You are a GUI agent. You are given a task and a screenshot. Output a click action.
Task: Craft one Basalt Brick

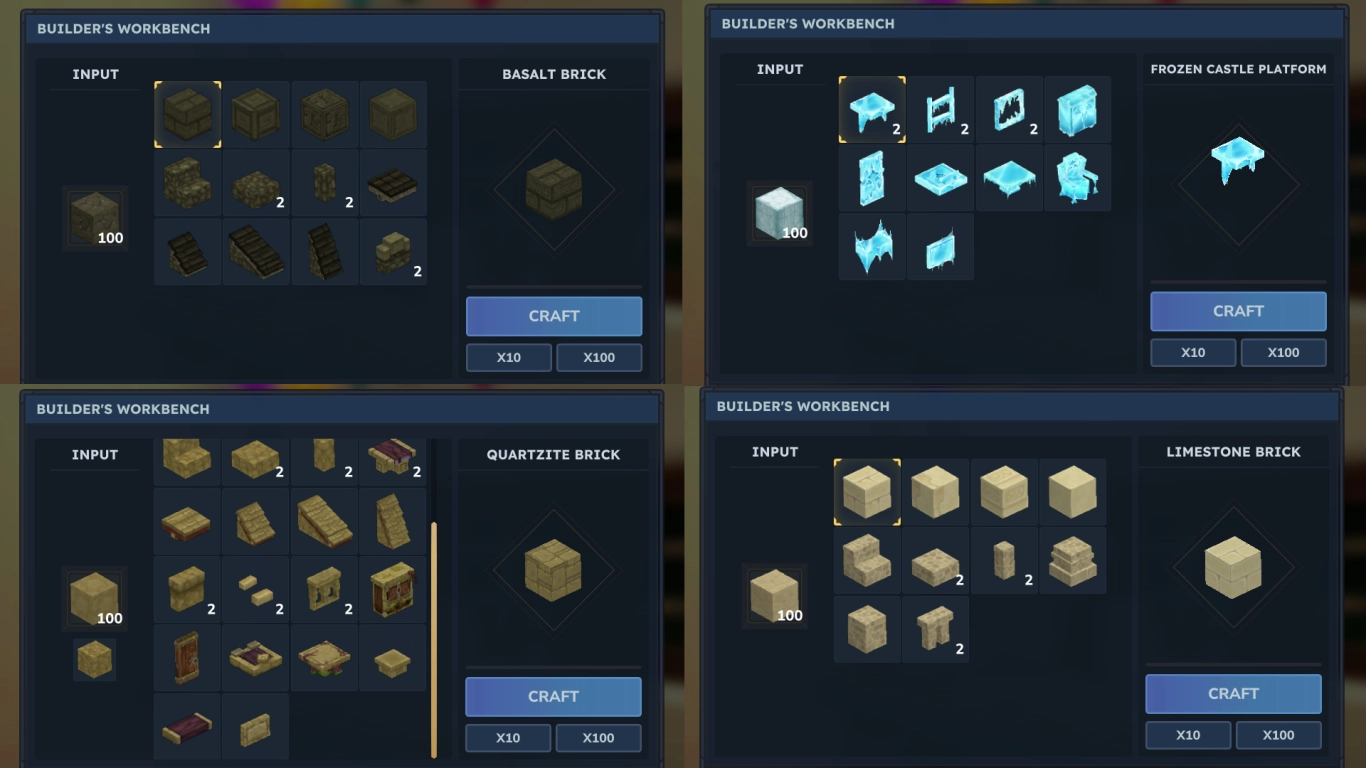[554, 316]
